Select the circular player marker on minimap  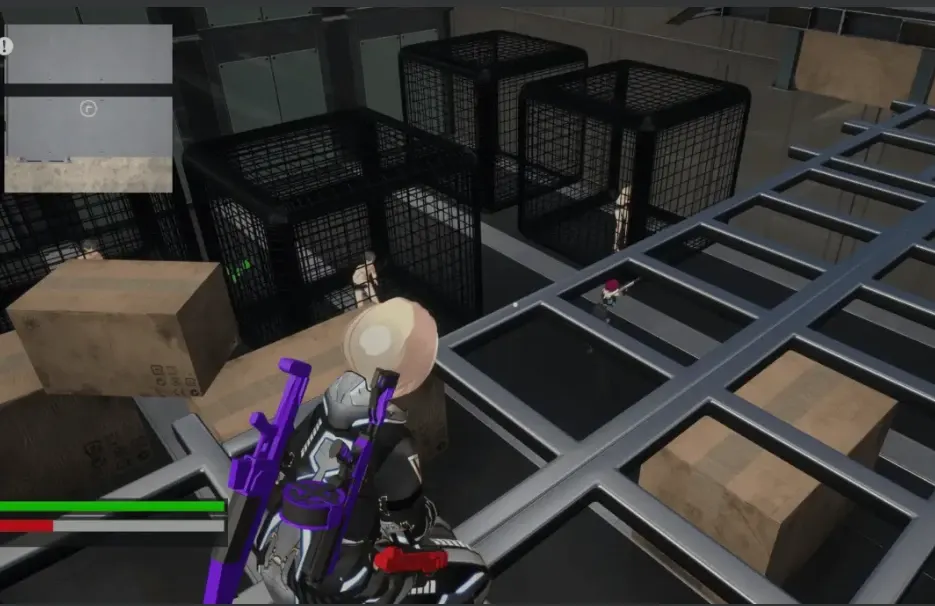coord(88,107)
